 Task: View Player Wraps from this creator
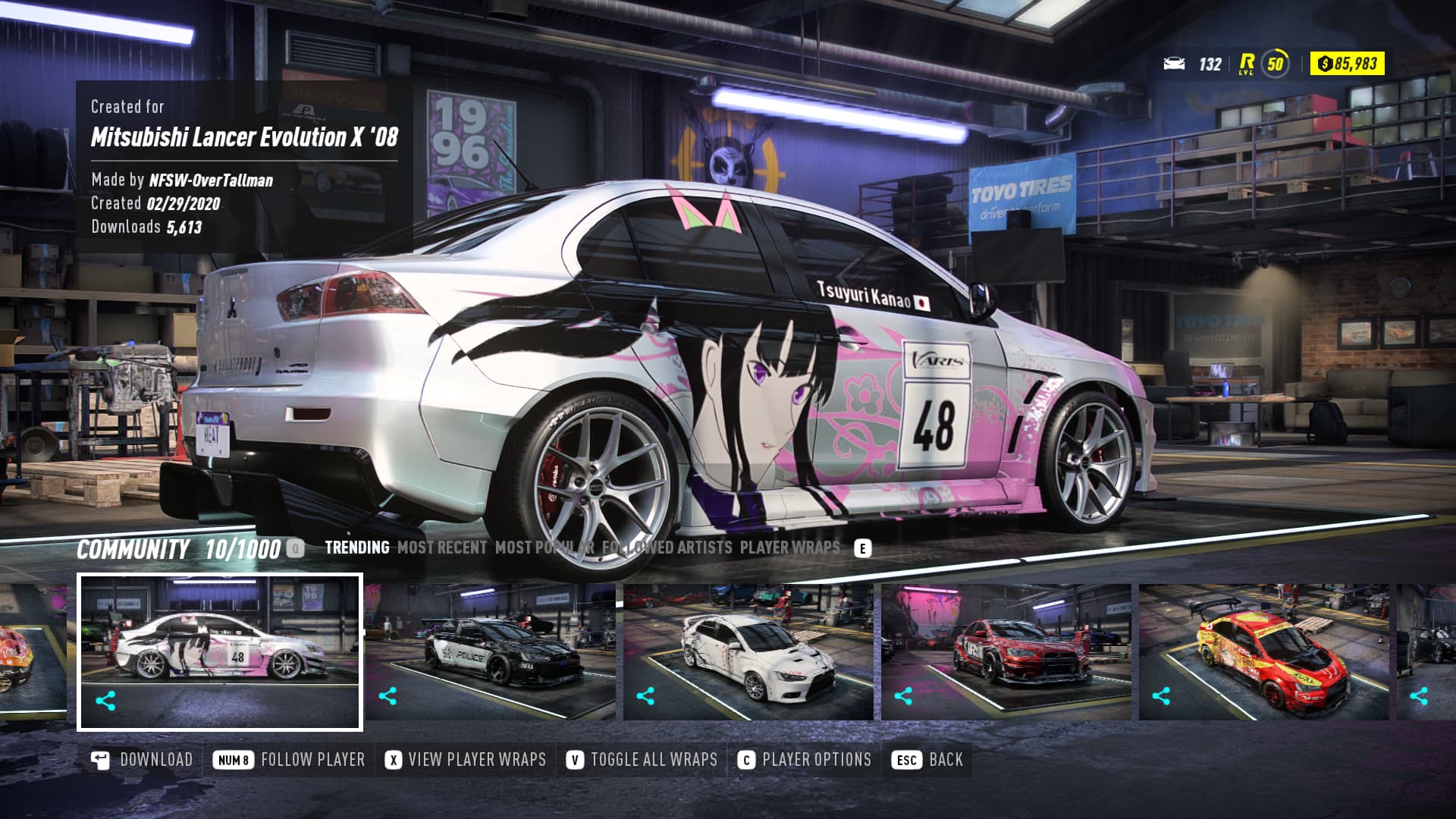coord(465,760)
